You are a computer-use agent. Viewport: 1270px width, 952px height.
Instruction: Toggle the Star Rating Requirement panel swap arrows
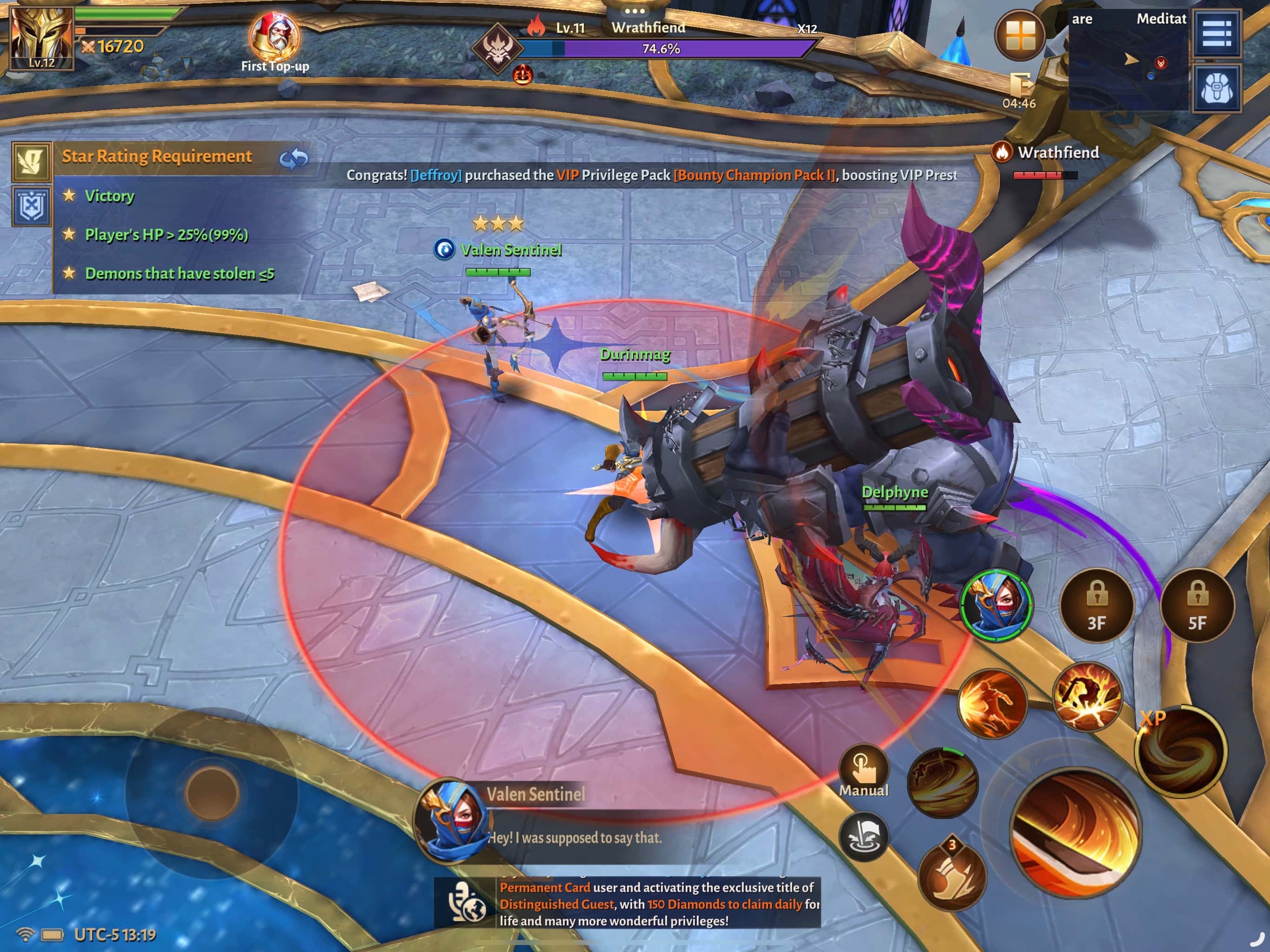pyautogui.click(x=293, y=159)
